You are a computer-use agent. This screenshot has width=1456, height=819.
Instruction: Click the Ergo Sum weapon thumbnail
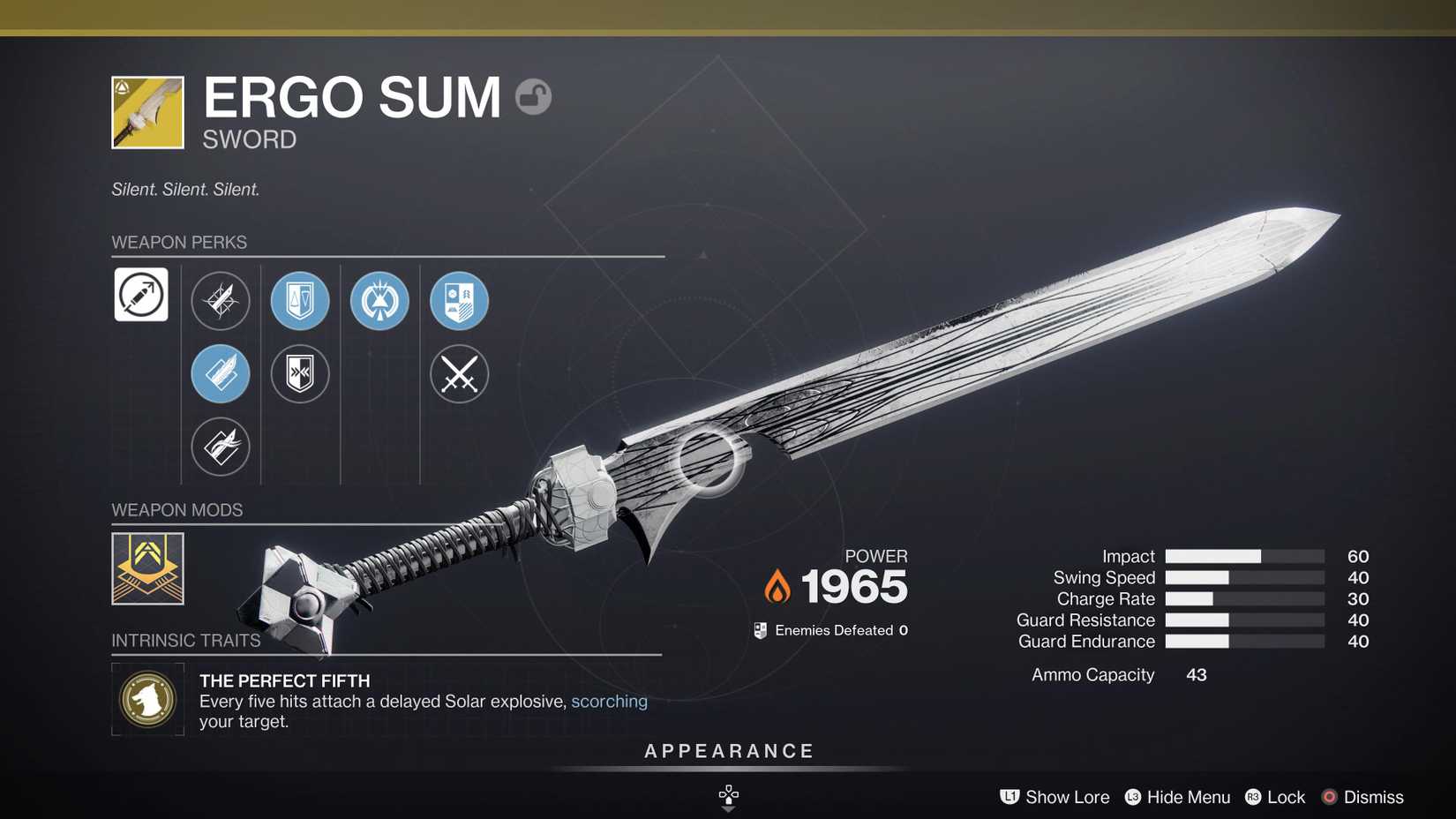(147, 112)
